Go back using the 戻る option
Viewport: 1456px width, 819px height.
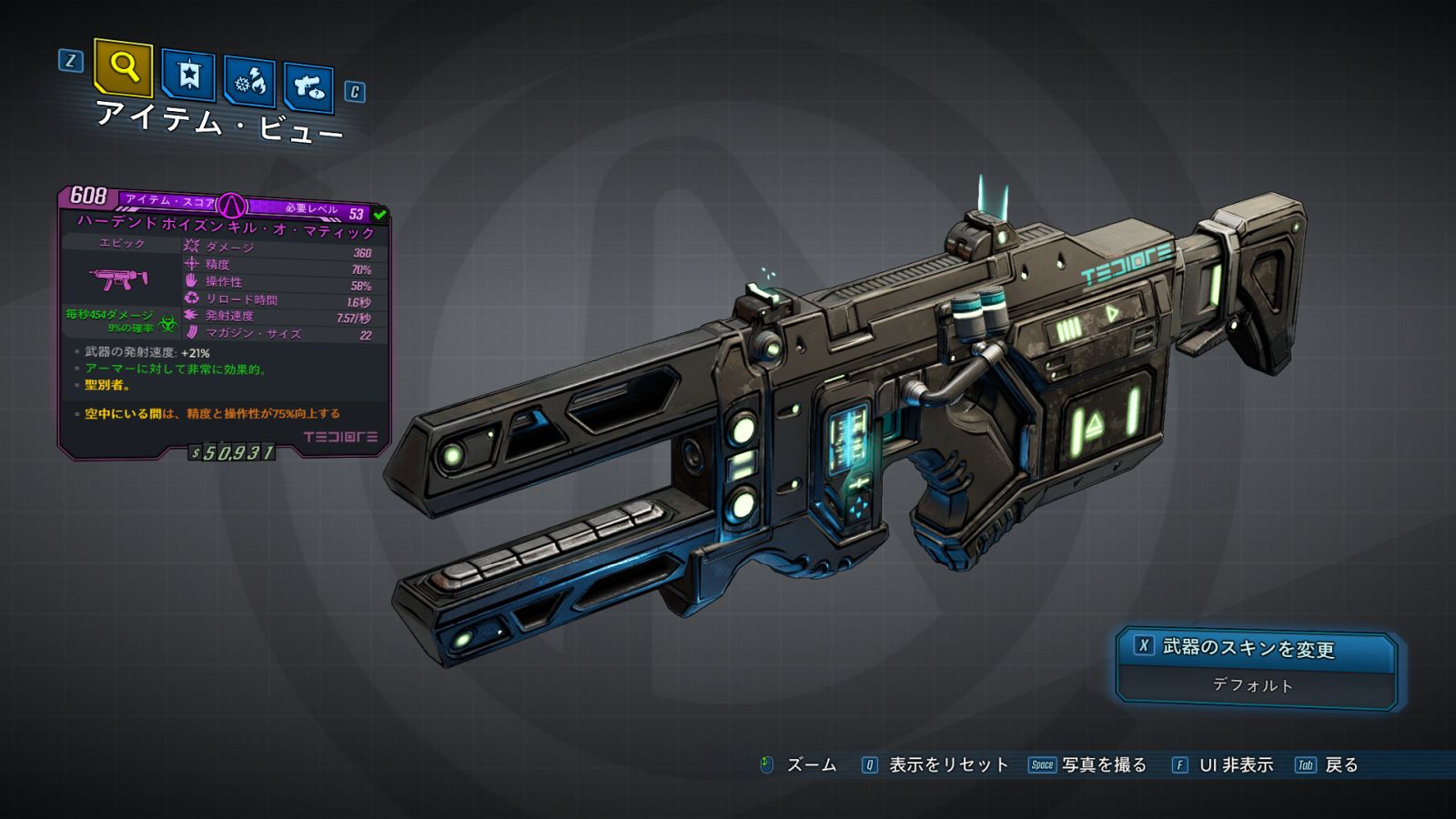[x=1340, y=765]
